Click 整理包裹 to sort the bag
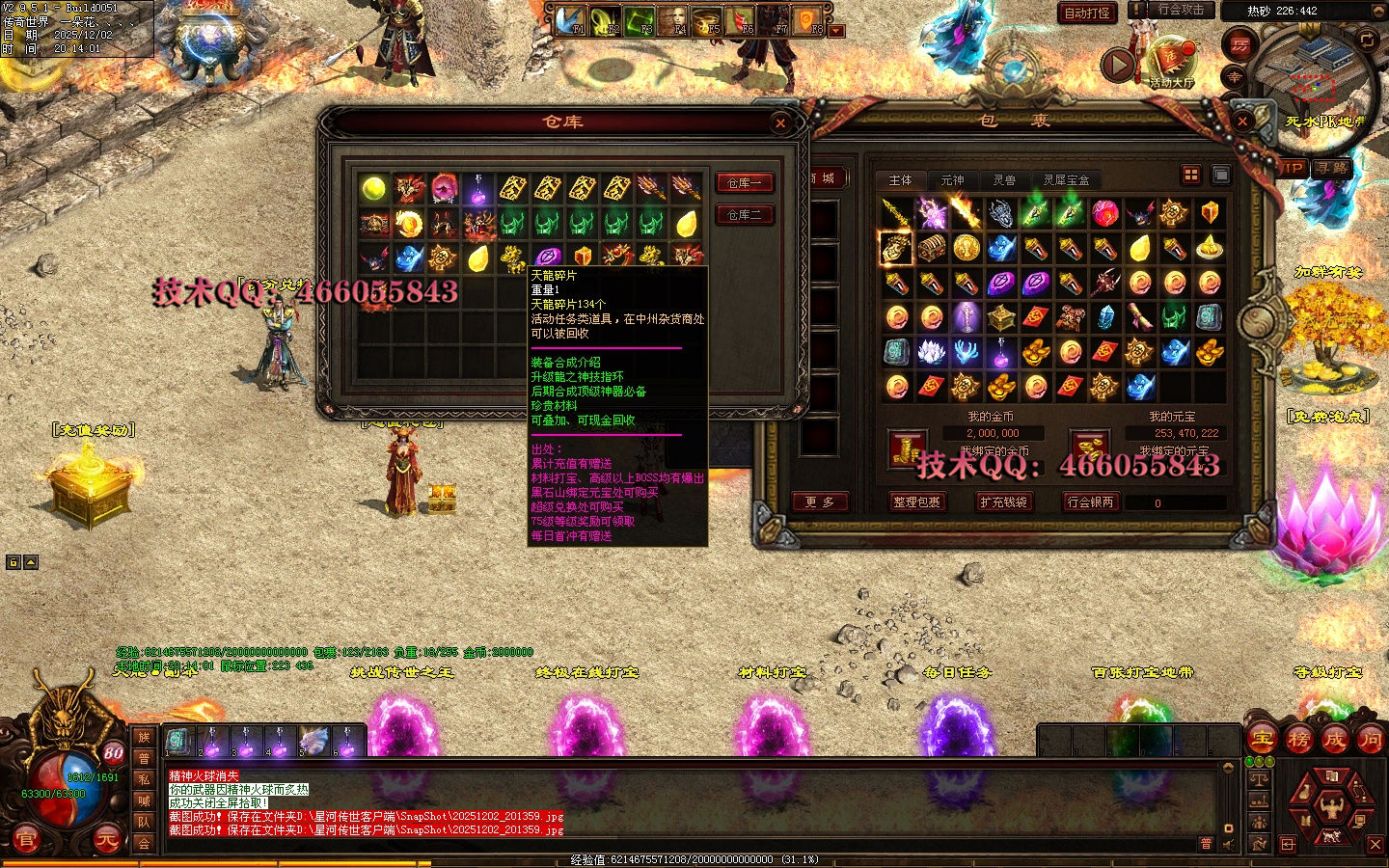Image resolution: width=1389 pixels, height=868 pixels. pos(916,502)
